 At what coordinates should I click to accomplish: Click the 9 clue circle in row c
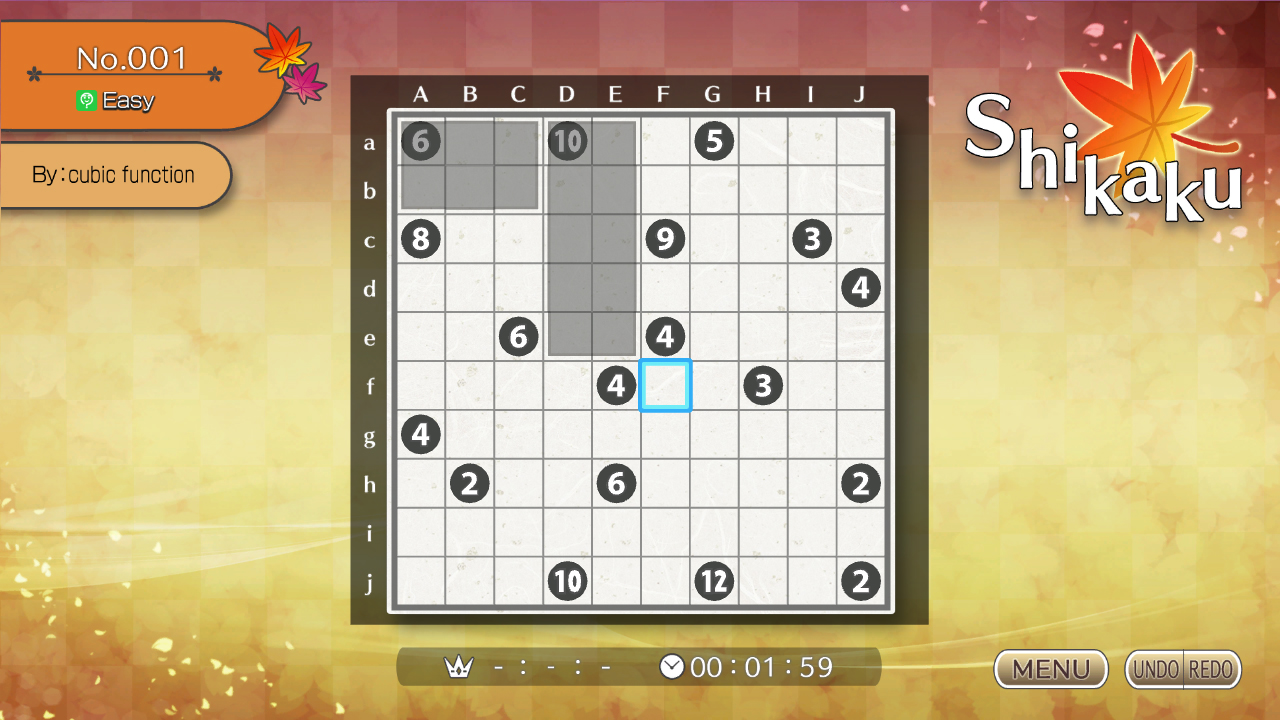(x=665, y=239)
